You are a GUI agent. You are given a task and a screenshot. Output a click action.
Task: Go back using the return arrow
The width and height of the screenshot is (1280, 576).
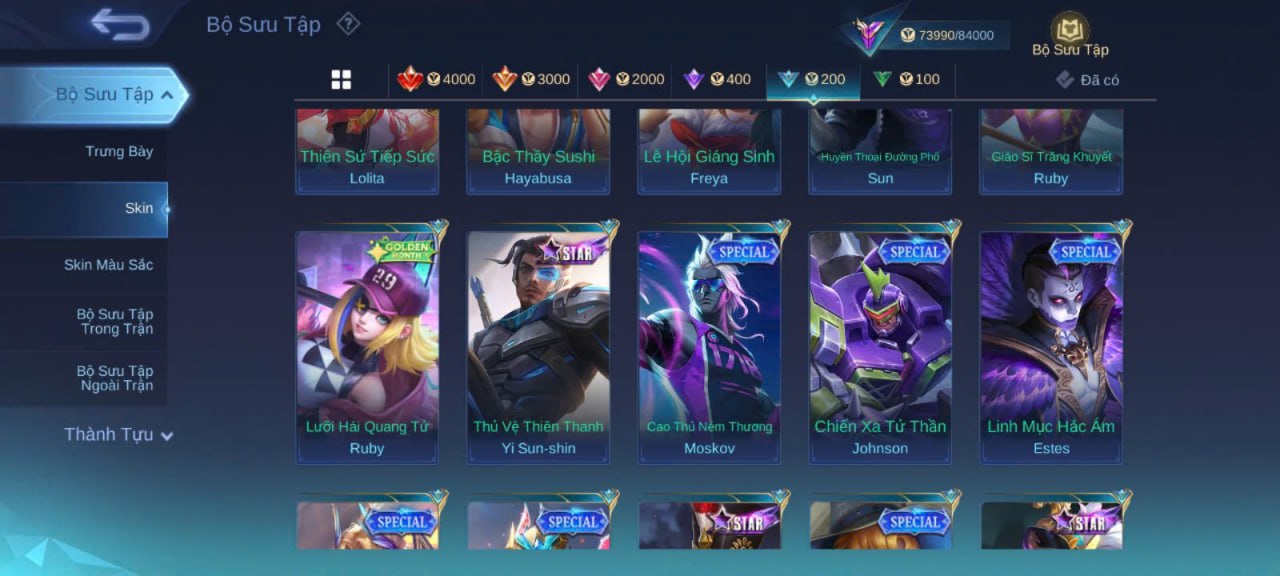pyautogui.click(x=119, y=24)
